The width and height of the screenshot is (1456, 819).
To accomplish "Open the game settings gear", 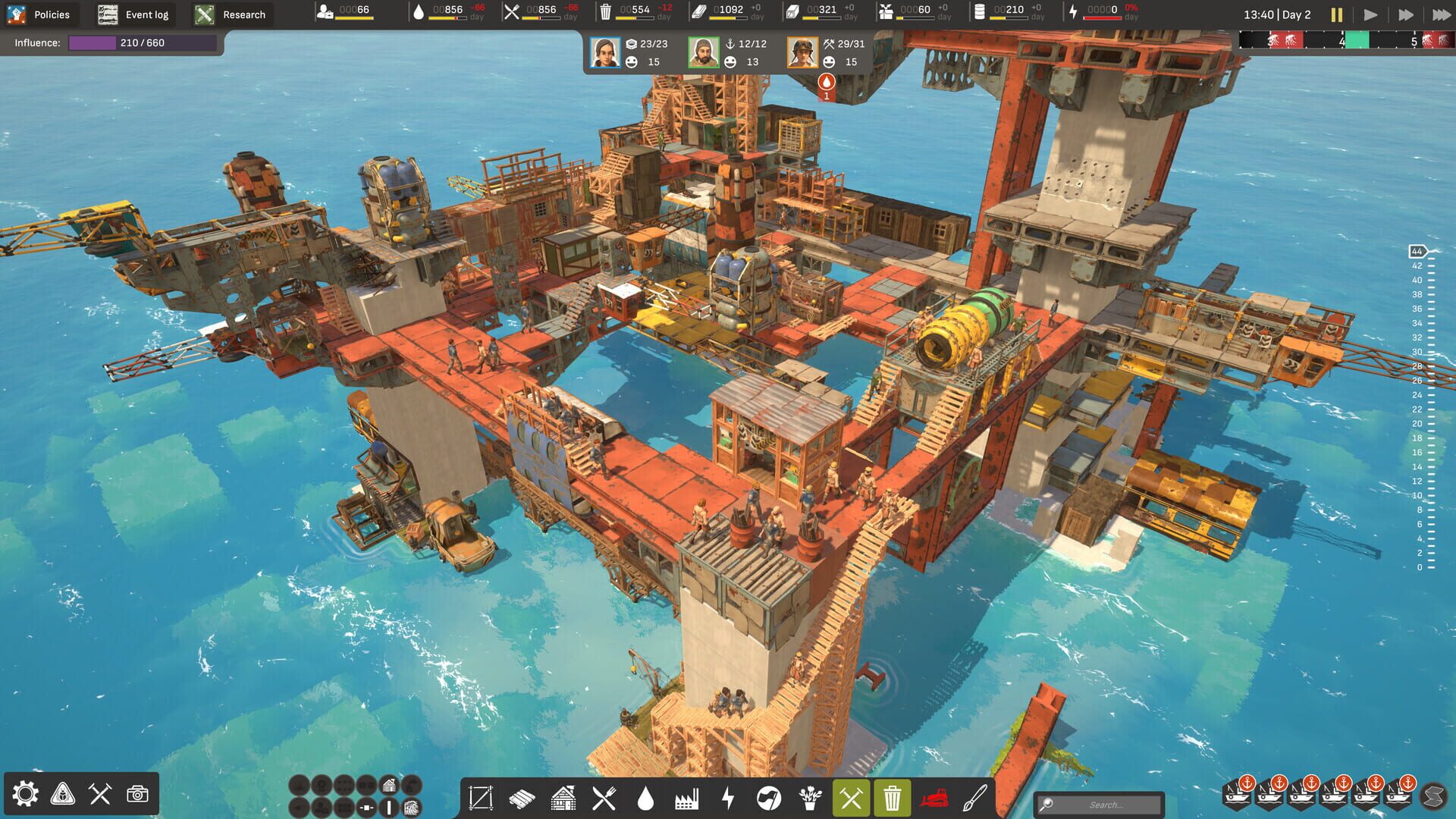I will point(26,794).
